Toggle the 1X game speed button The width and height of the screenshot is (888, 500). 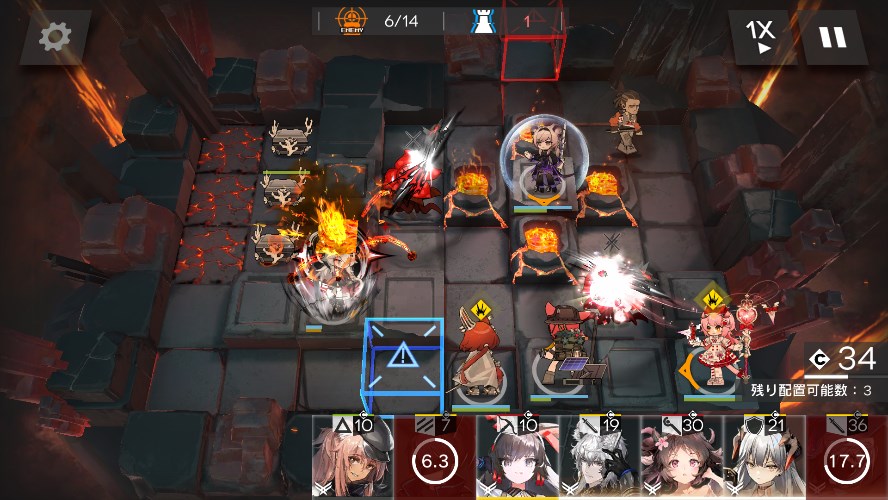pyautogui.click(x=762, y=37)
